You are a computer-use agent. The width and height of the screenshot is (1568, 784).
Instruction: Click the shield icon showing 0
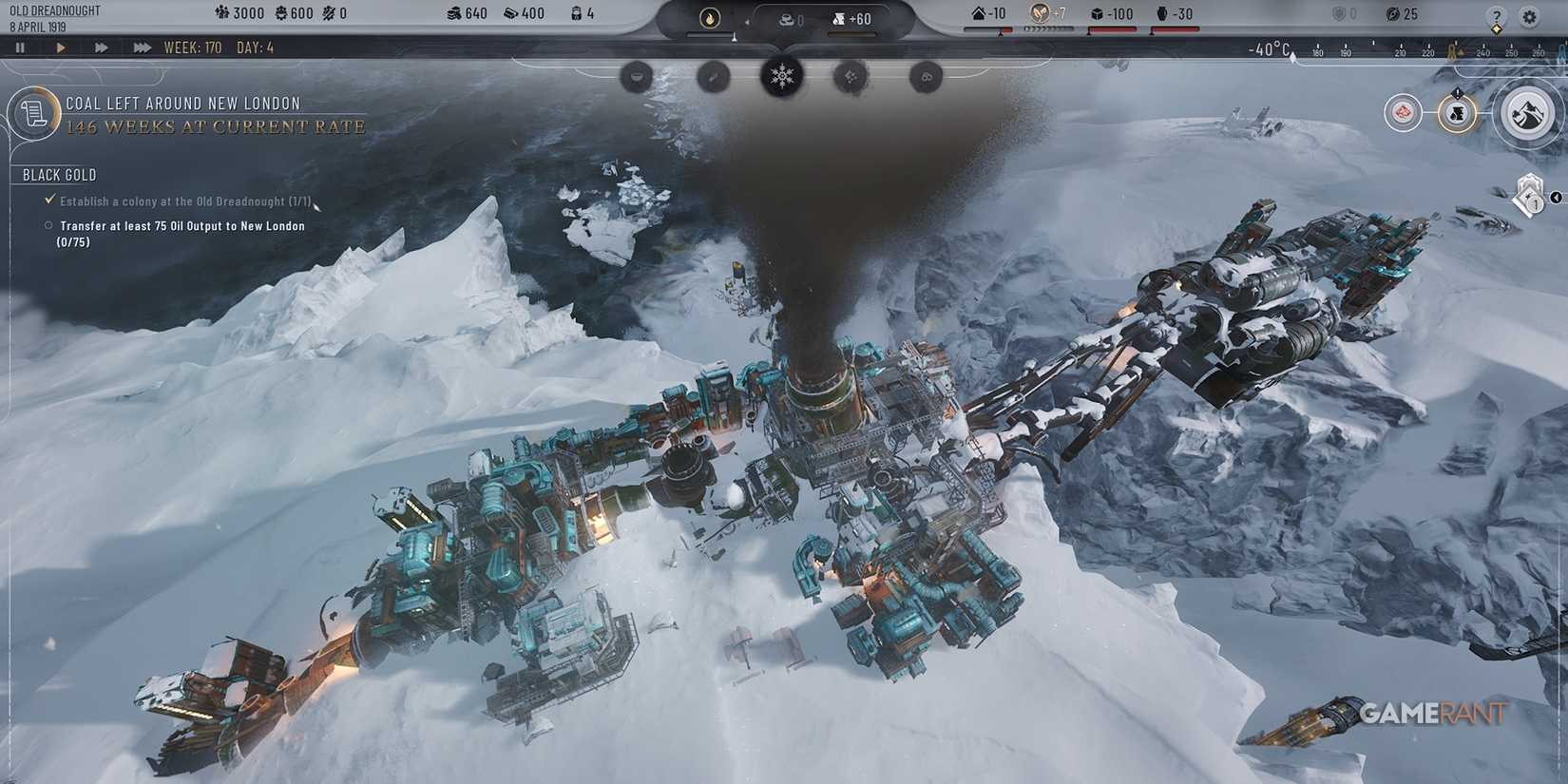point(1340,13)
